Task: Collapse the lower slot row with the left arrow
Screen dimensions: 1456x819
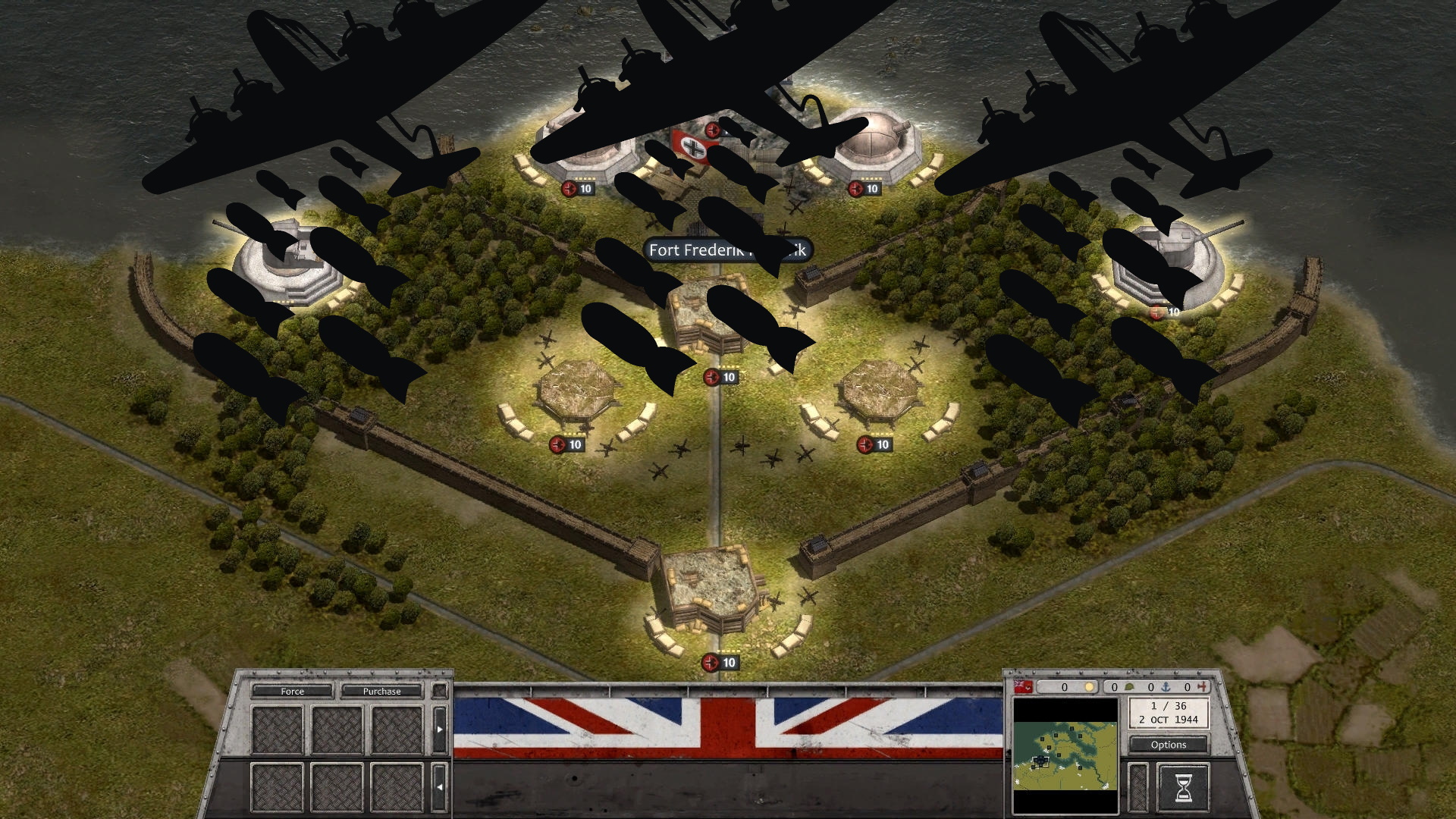Action: (x=440, y=786)
